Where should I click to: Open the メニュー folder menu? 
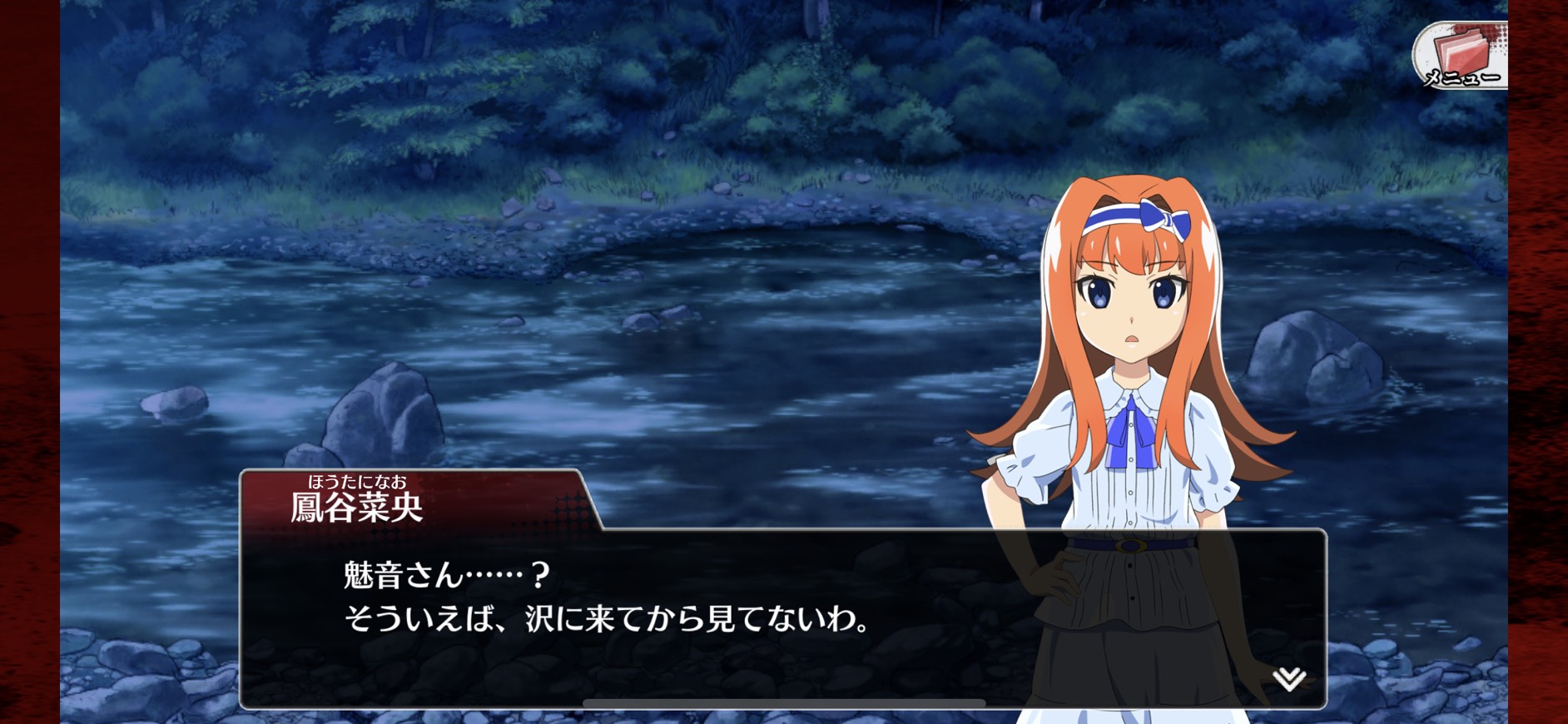pyautogui.click(x=1461, y=56)
